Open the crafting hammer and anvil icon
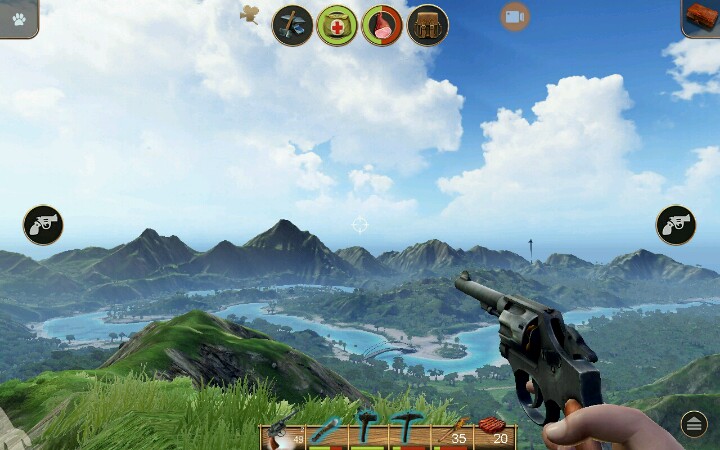720x450 pixels. tap(293, 25)
